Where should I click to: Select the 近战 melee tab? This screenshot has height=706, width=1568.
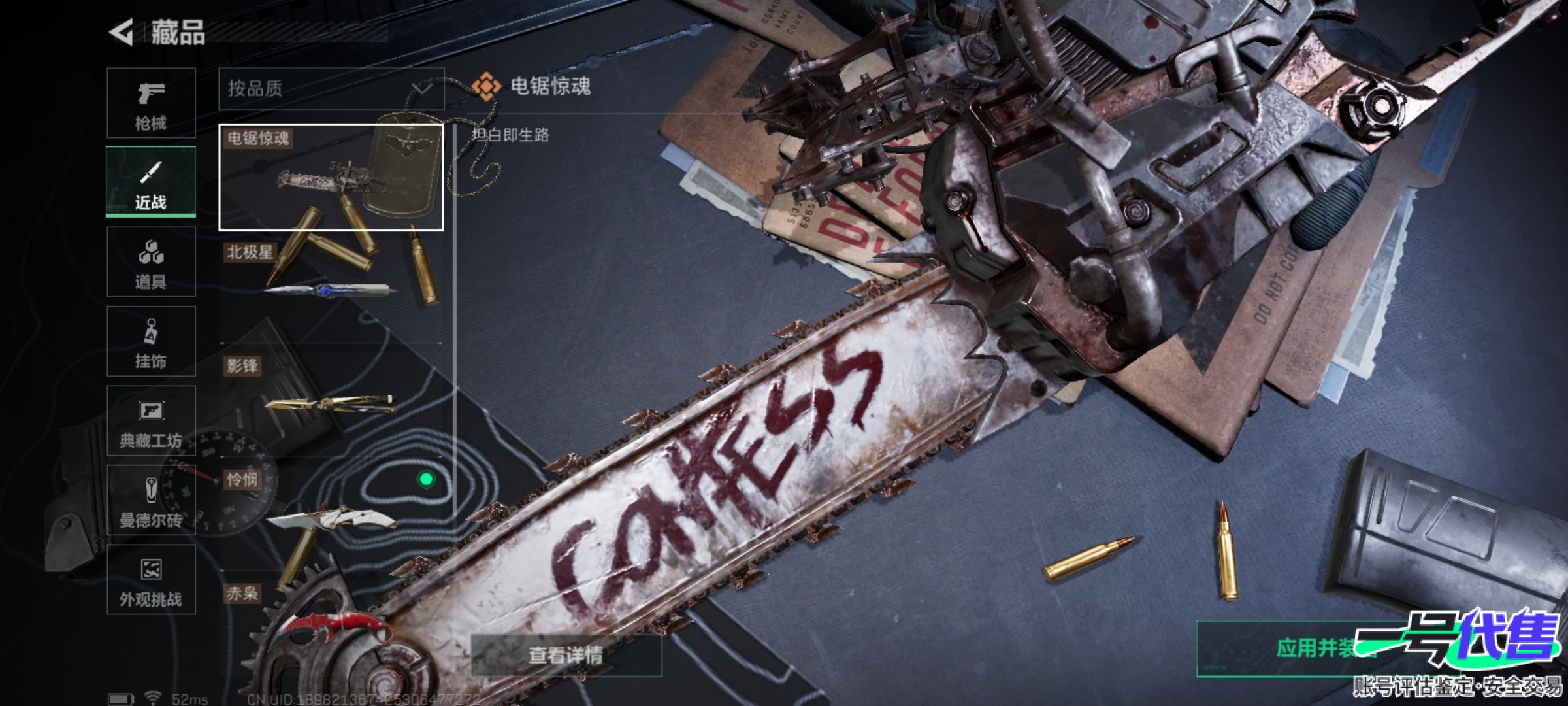(151, 182)
